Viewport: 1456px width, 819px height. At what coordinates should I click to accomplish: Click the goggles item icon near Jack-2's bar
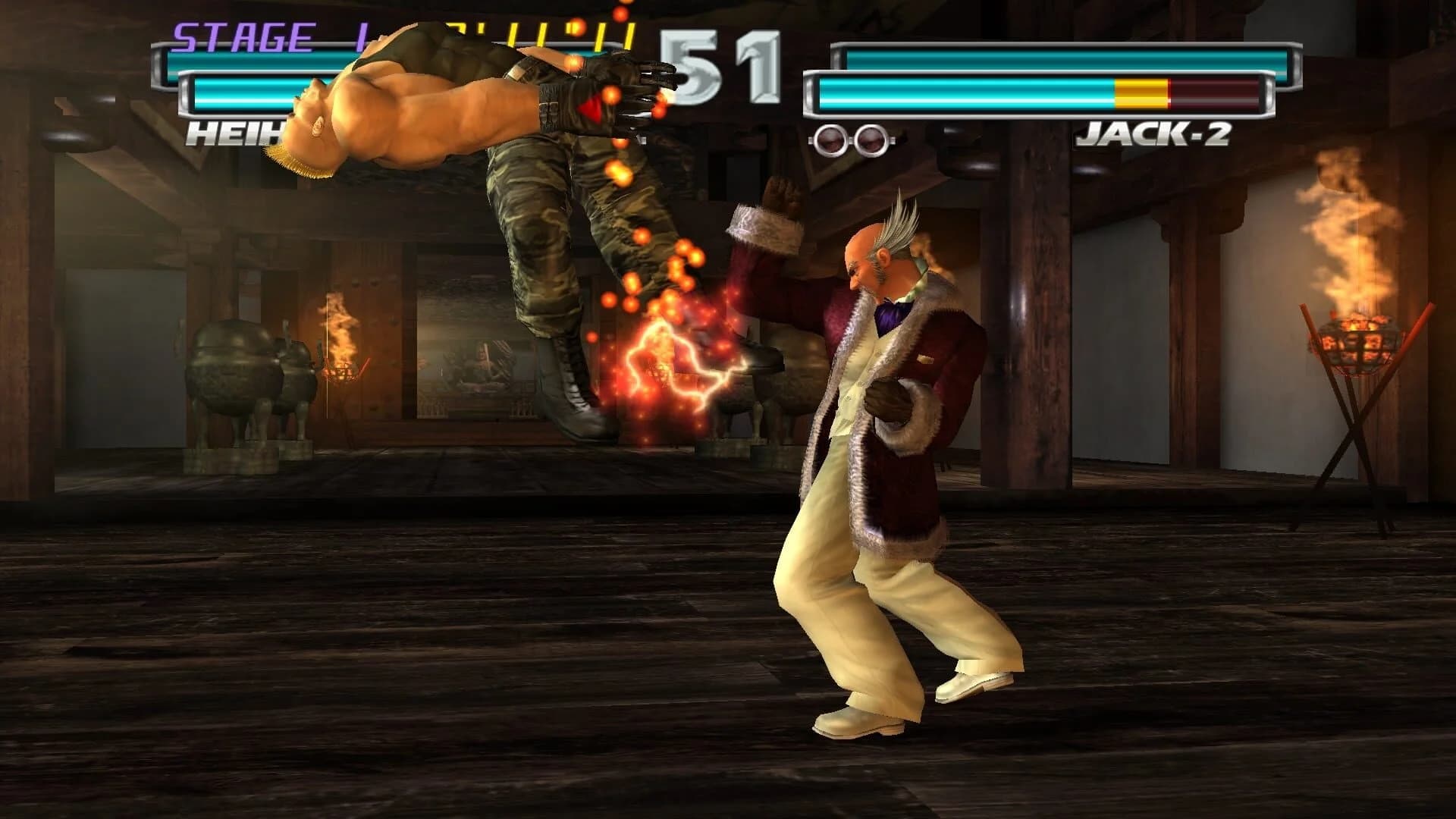tap(851, 137)
